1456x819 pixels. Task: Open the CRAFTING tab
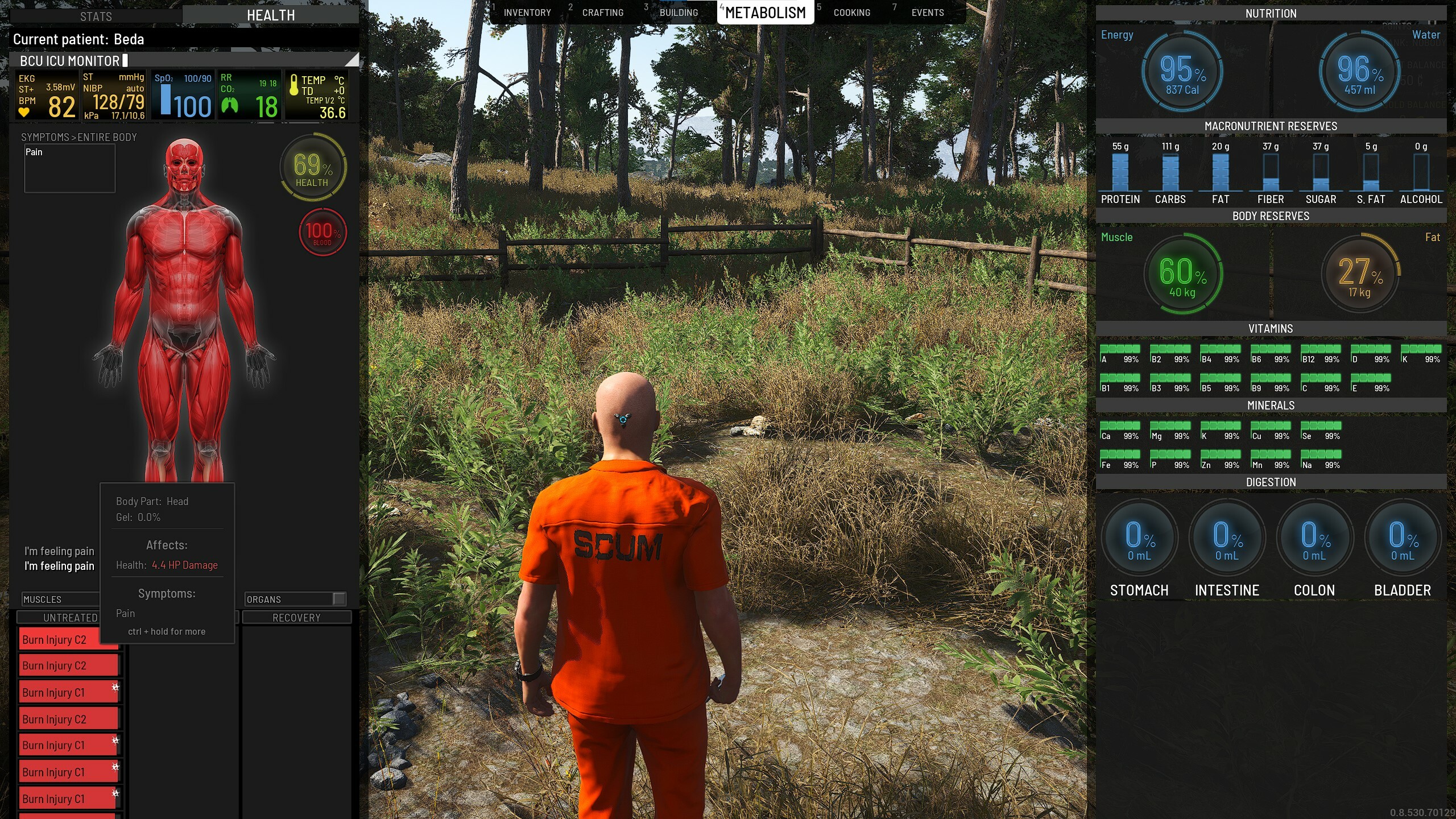coord(603,12)
